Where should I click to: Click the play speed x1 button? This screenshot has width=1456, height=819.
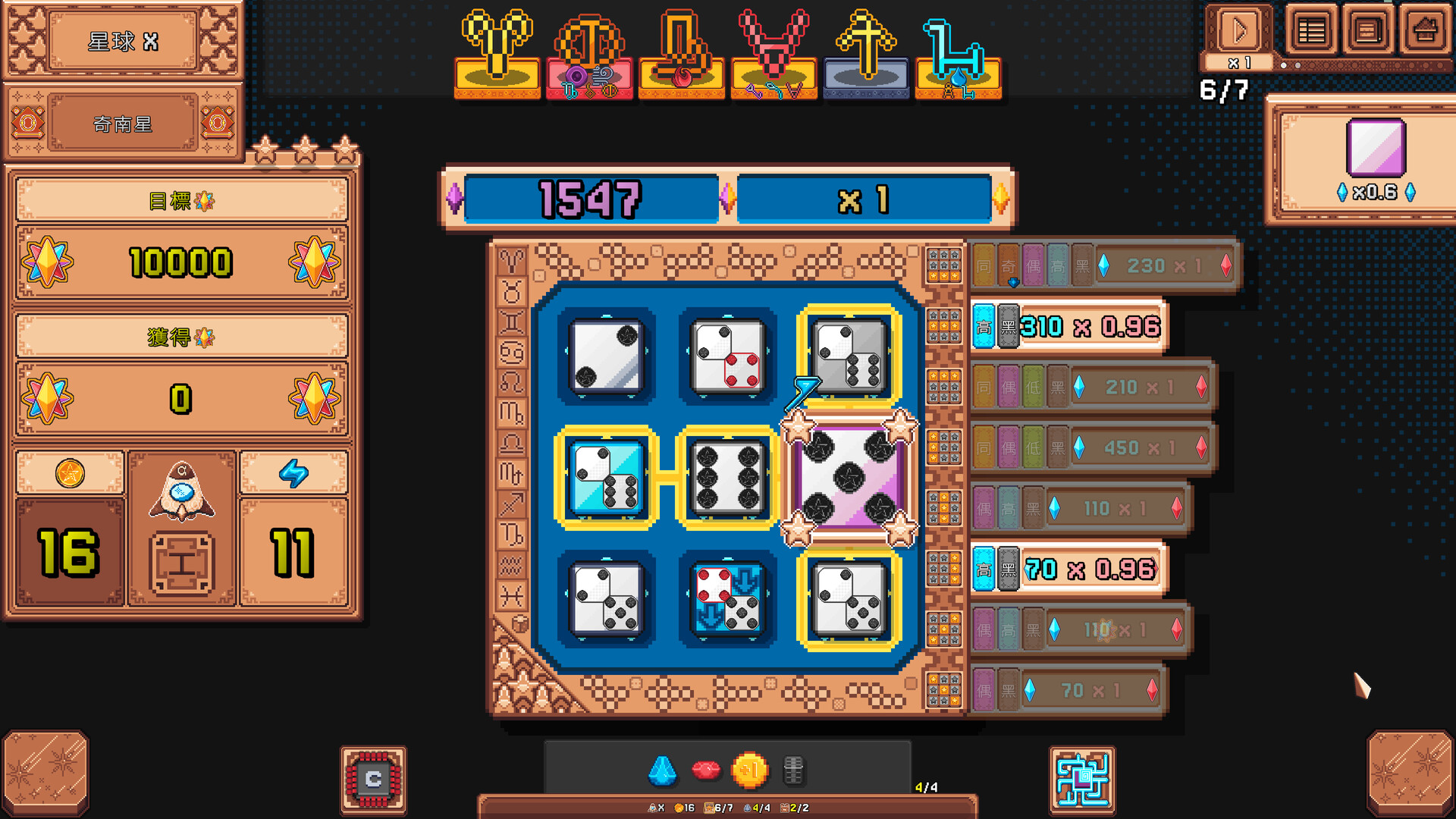click(x=1239, y=33)
